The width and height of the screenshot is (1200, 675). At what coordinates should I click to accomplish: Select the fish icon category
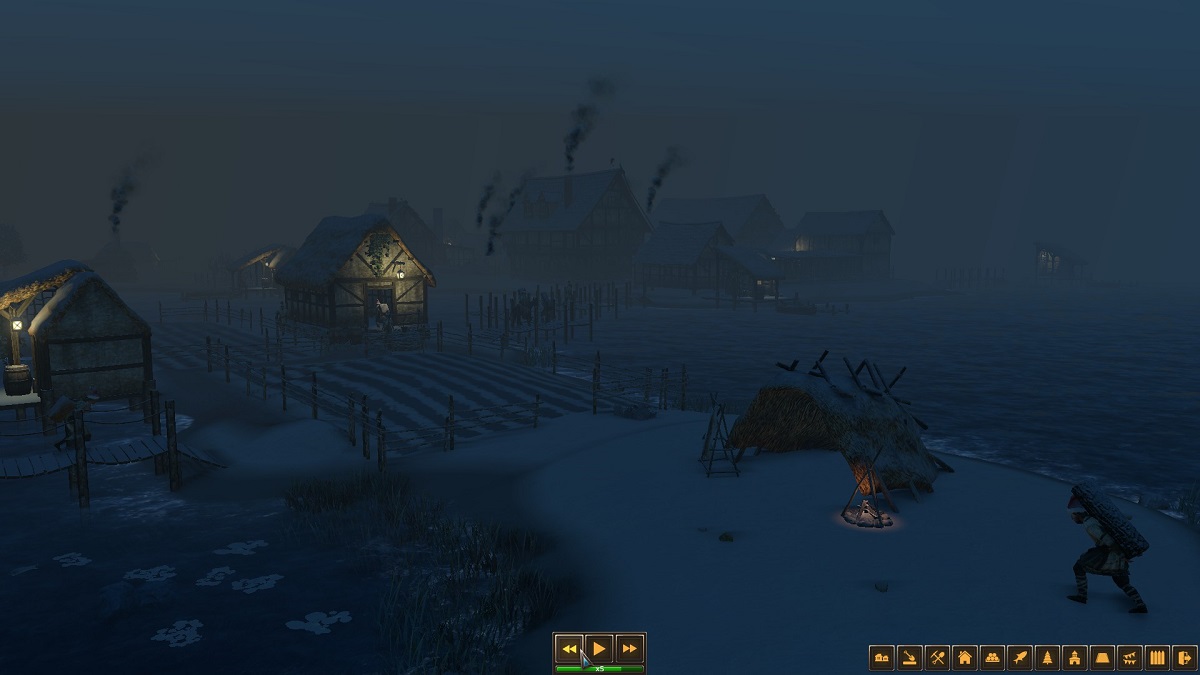[1020, 657]
